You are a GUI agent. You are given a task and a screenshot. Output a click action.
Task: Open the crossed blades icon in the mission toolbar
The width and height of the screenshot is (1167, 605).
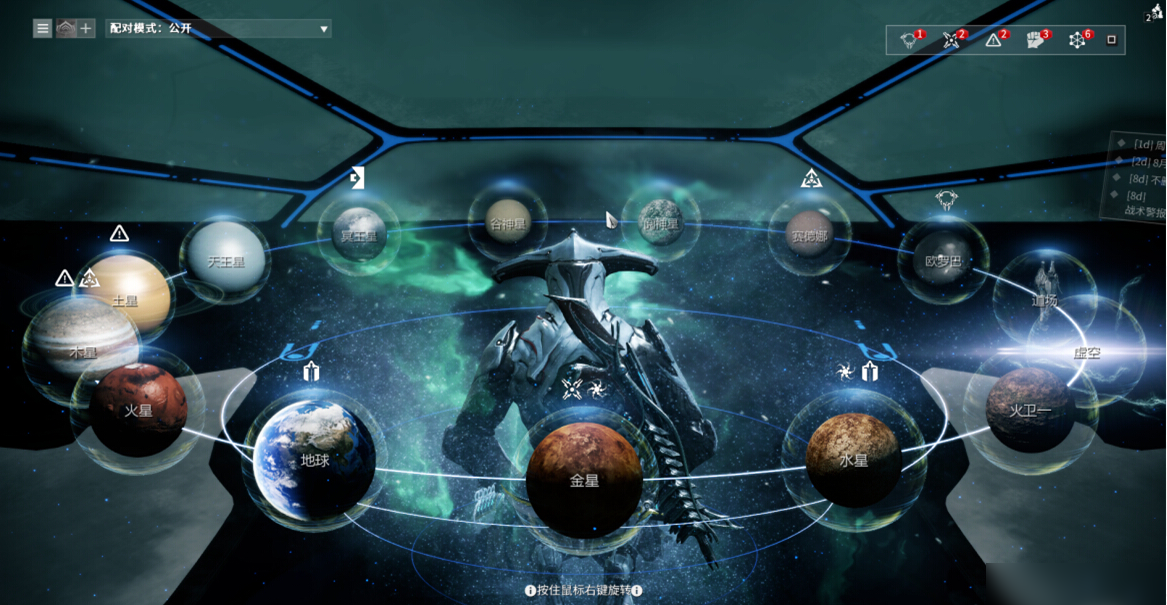[951, 41]
